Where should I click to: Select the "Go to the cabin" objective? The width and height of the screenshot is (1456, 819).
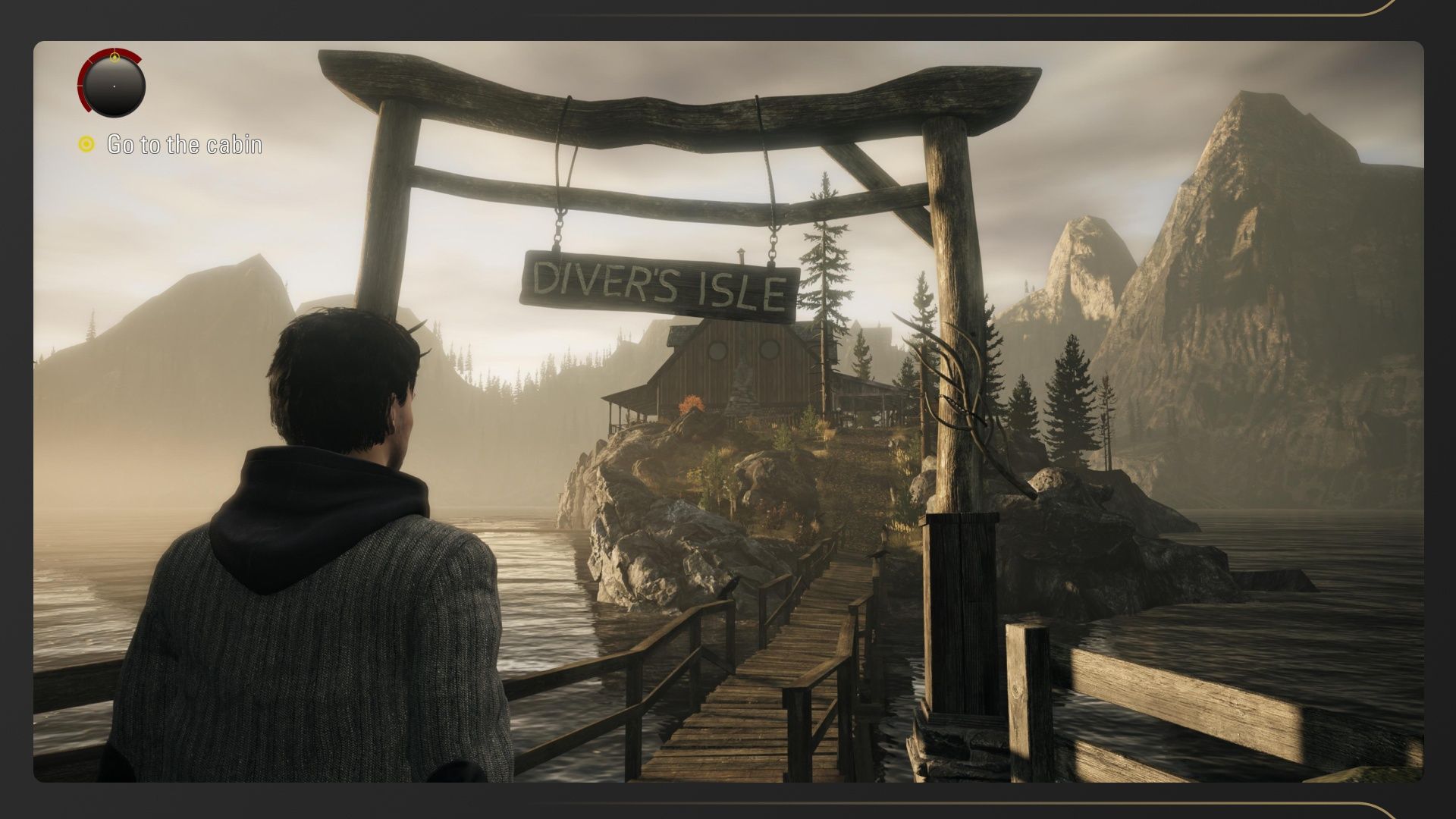[x=184, y=144]
